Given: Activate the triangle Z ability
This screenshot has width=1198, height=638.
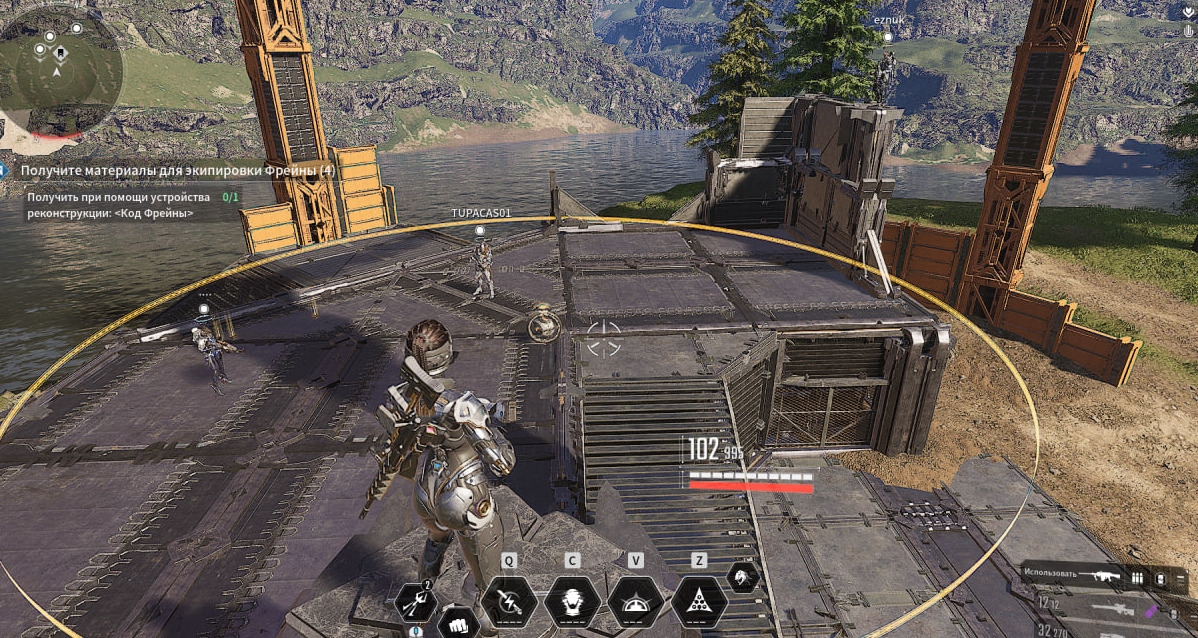Looking at the screenshot, I should pyautogui.click(x=699, y=602).
